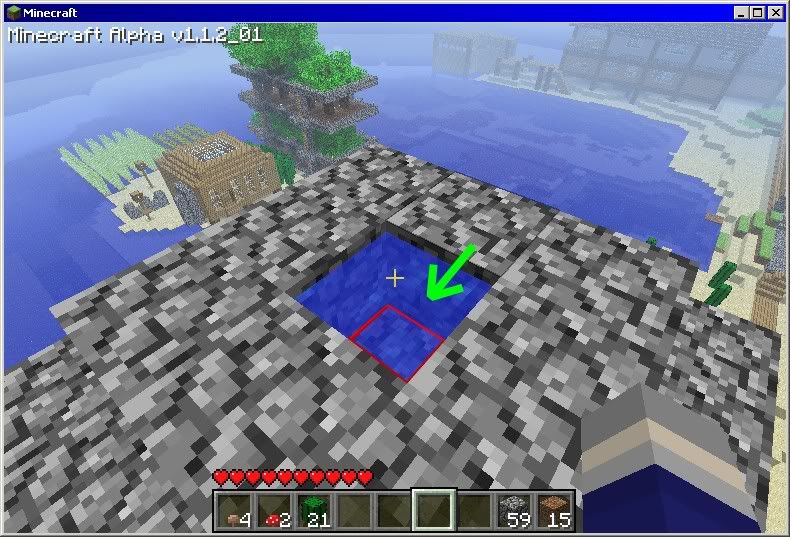Screen dimensions: 790x537
Task: Close the Minecraft window
Action: click(x=775, y=13)
